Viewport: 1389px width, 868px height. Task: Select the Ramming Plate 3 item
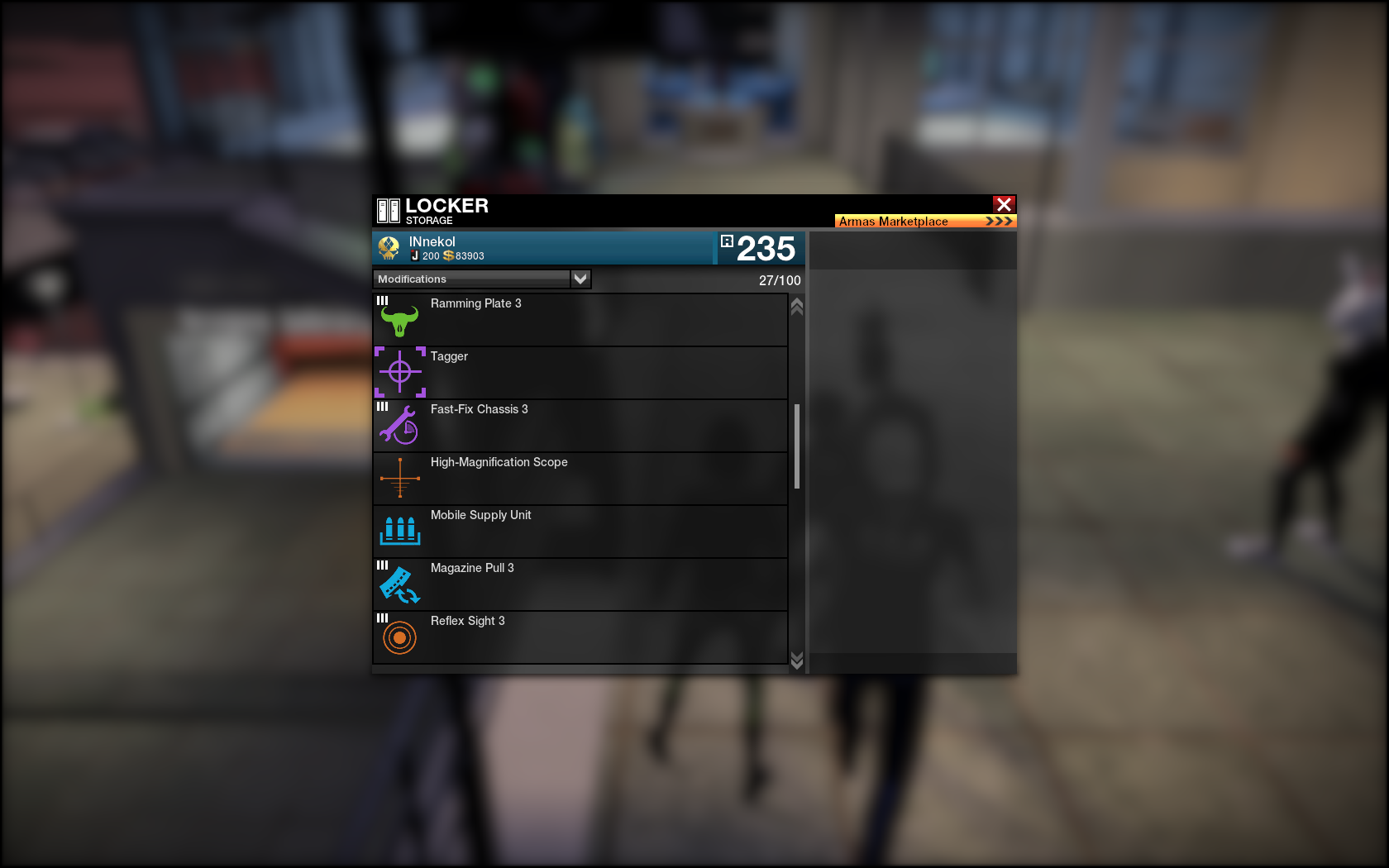click(x=580, y=320)
